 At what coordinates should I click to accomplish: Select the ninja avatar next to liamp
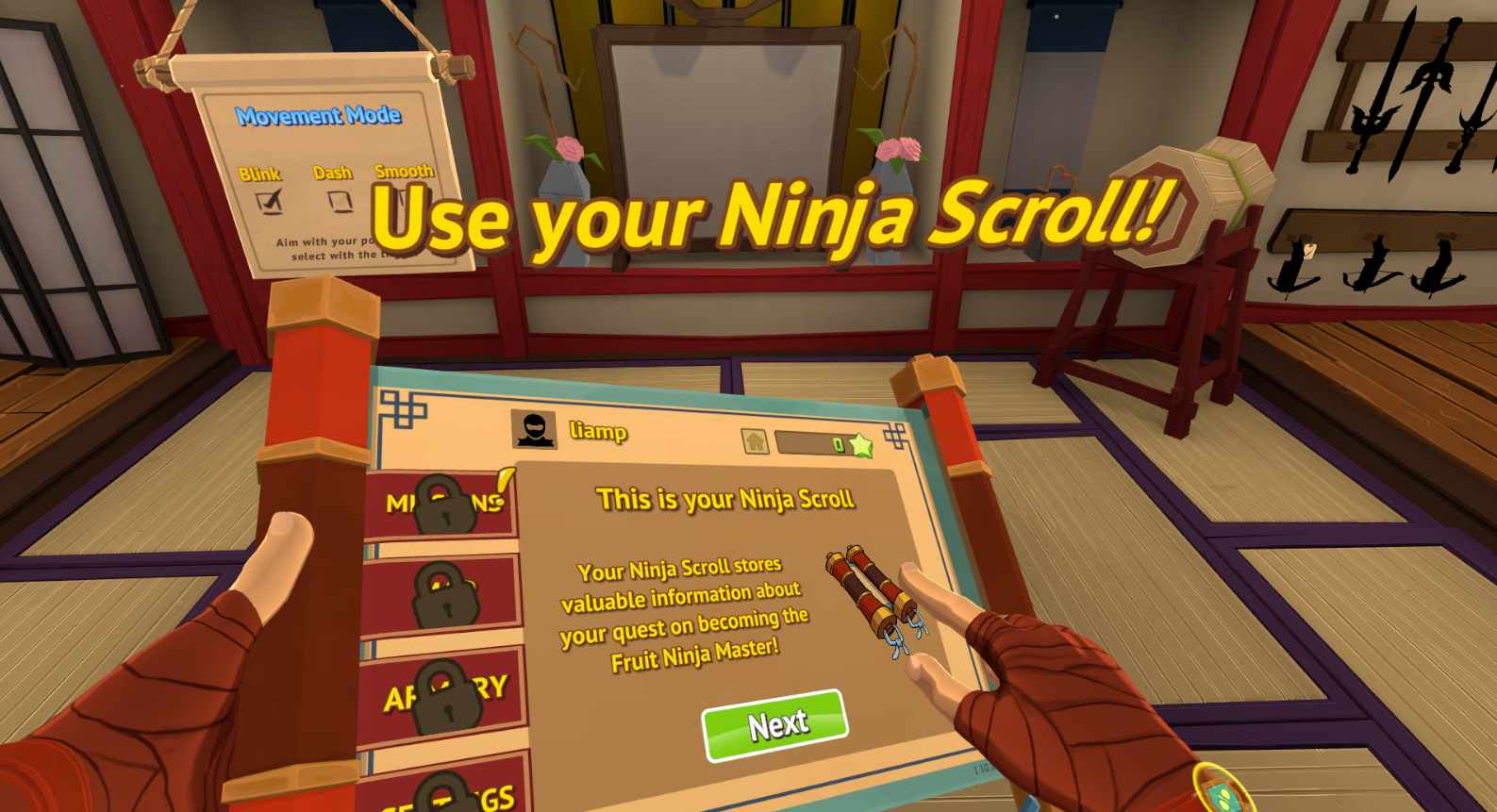point(534,430)
